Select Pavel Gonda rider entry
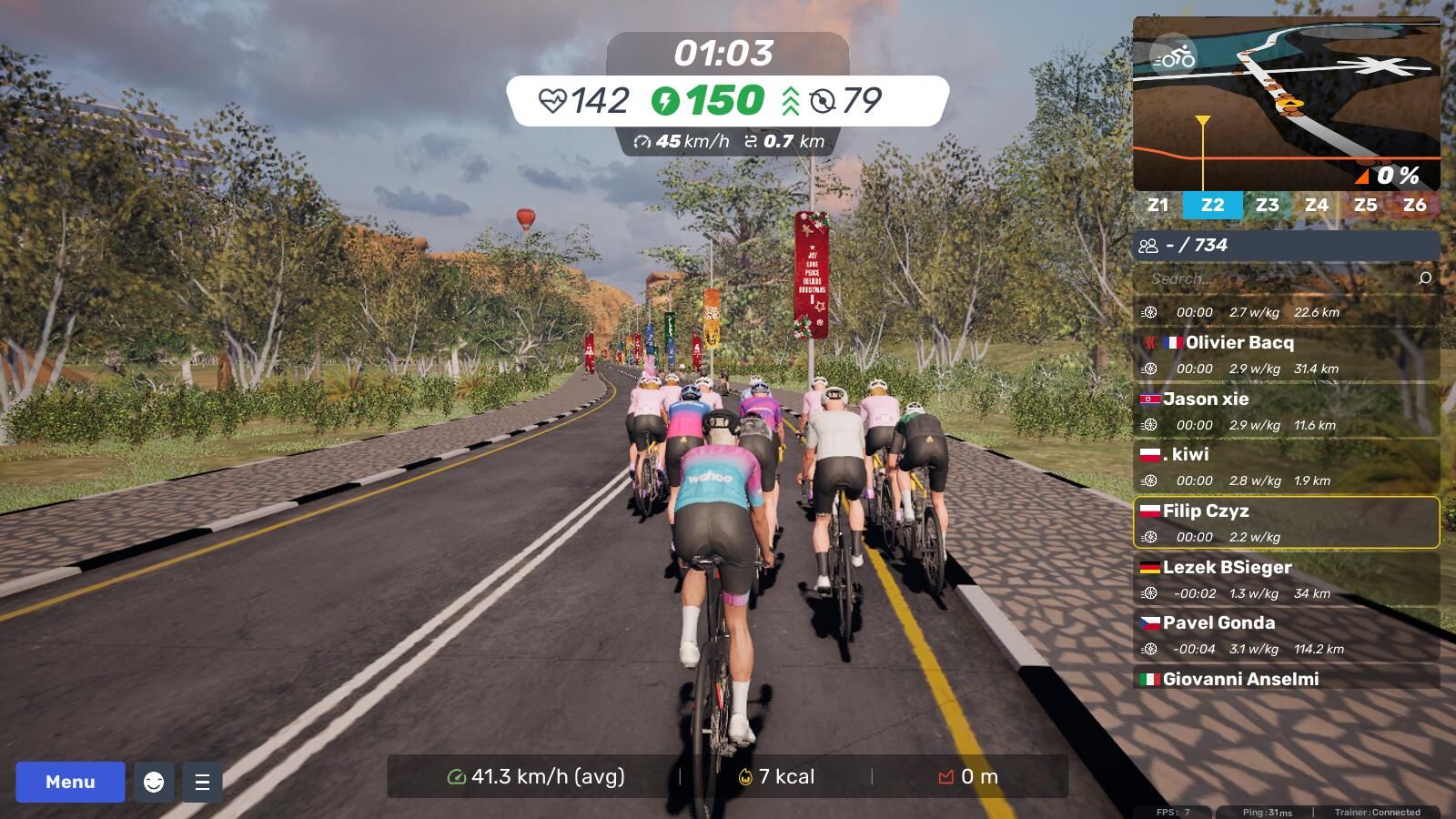The width and height of the screenshot is (1456, 819). click(1287, 634)
